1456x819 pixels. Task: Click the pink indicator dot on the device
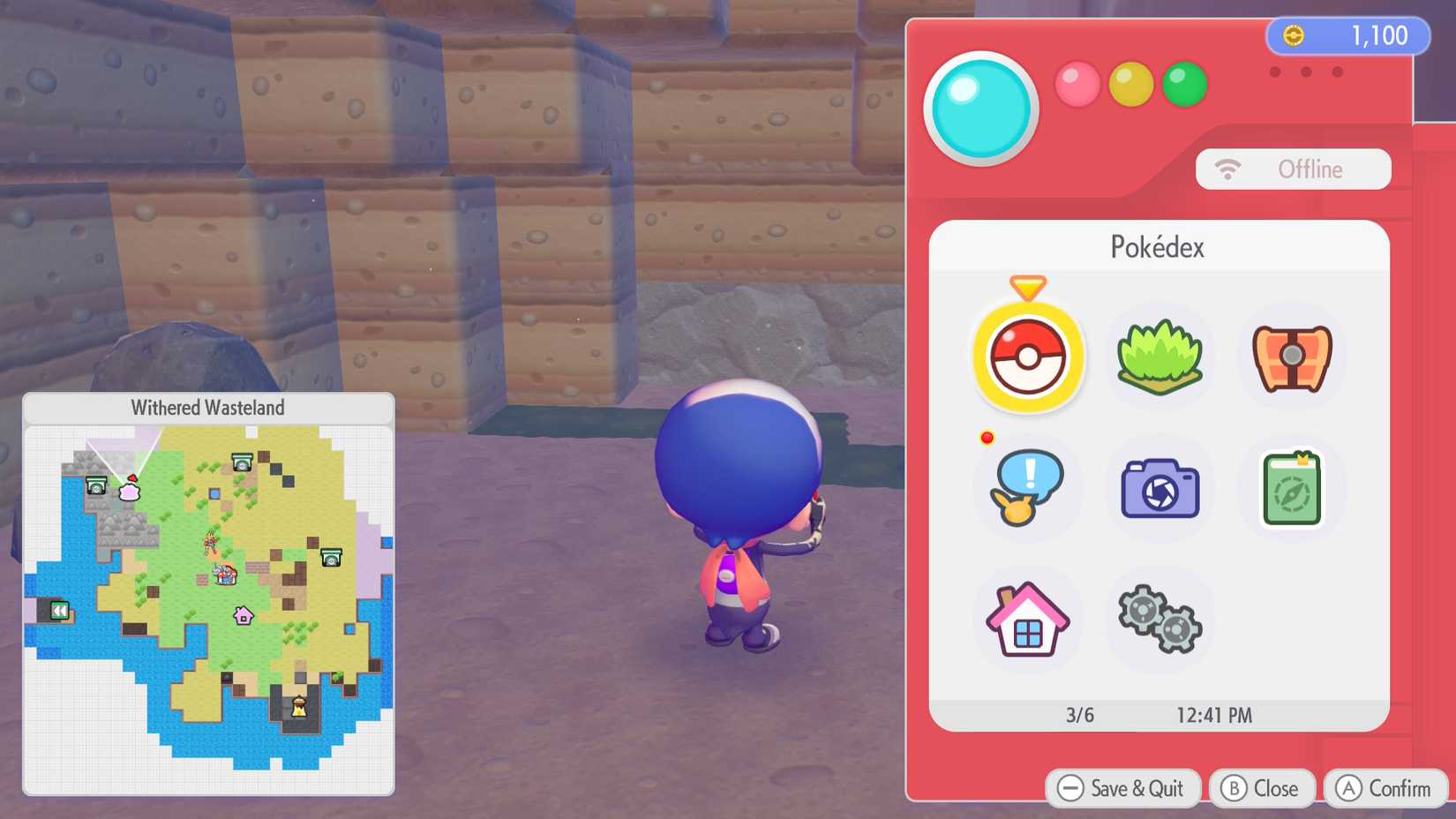click(1077, 85)
